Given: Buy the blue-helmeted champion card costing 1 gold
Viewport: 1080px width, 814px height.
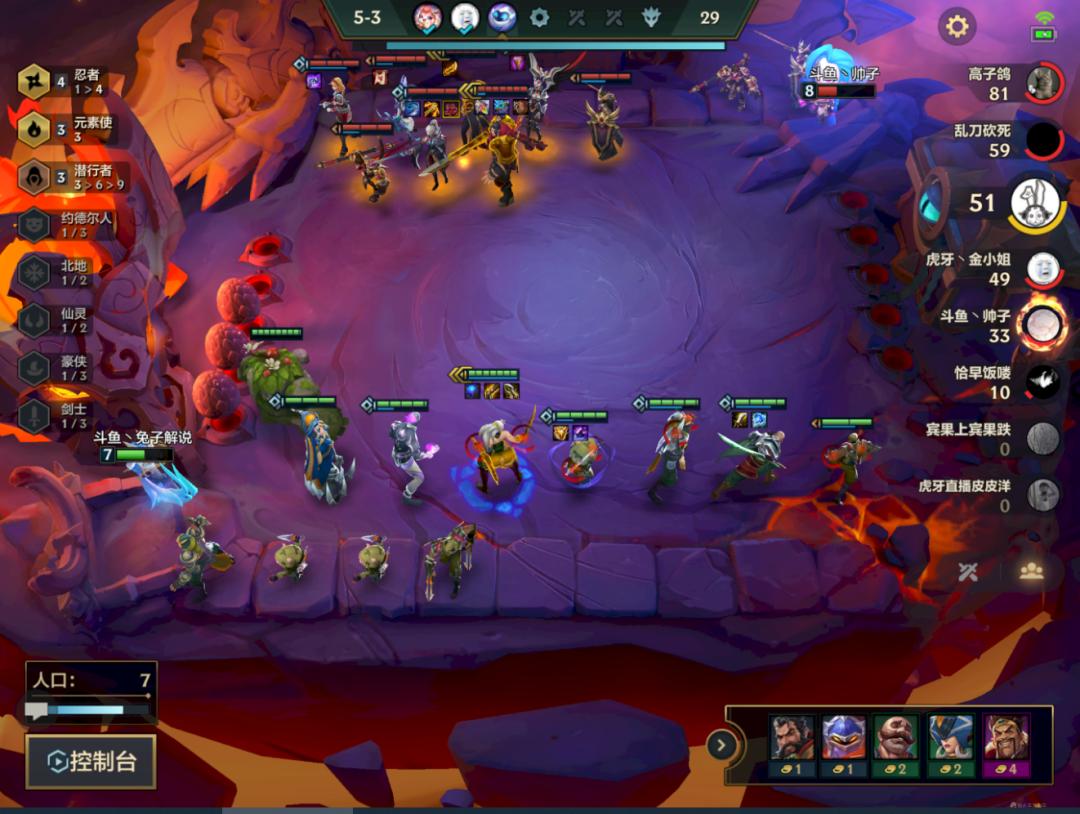Looking at the screenshot, I should (844, 745).
